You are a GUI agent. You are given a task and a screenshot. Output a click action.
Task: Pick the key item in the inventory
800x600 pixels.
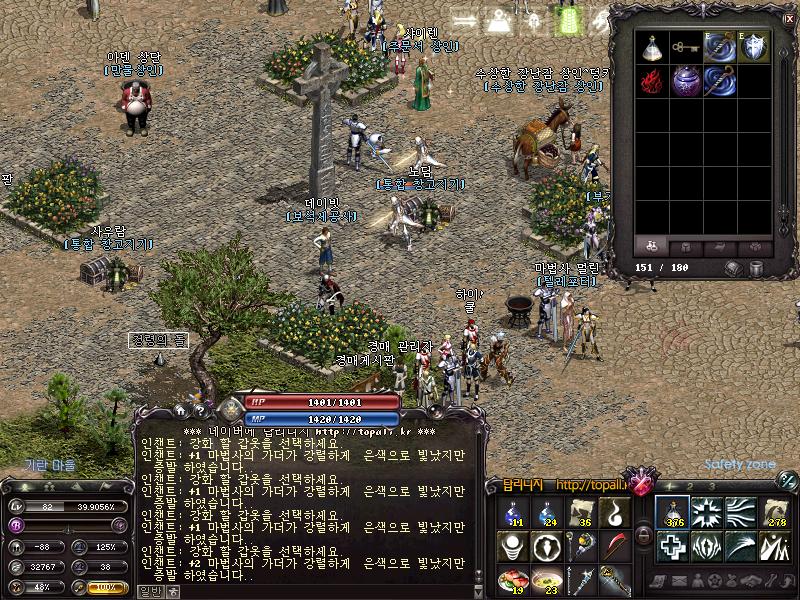click(x=686, y=47)
